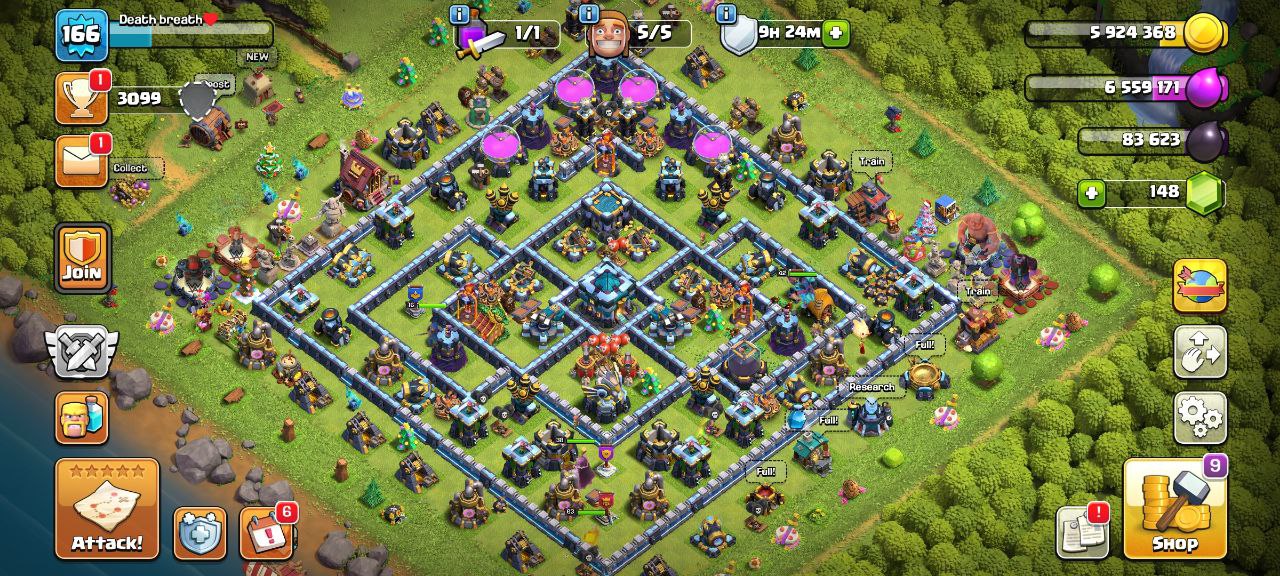Open the Settings gear button
The width and height of the screenshot is (1280, 576).
(1200, 417)
